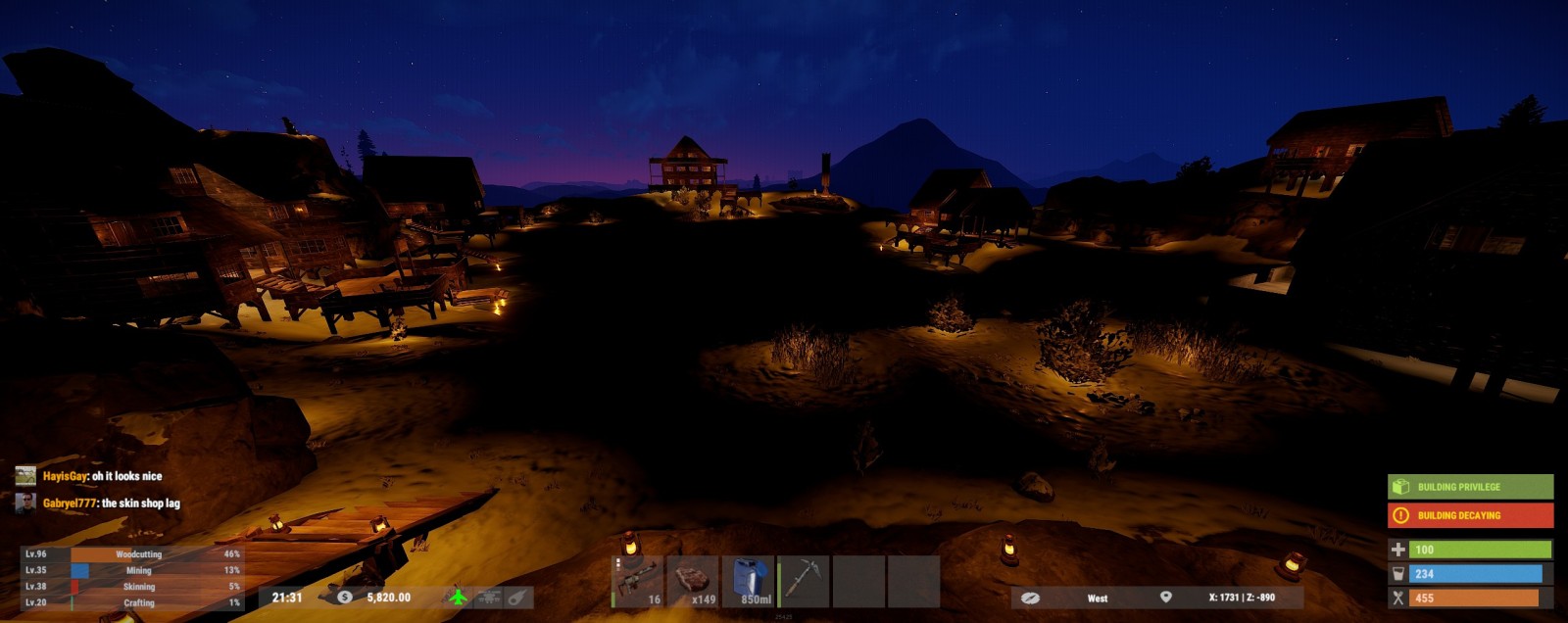The width and height of the screenshot is (1568, 623).
Task: Click the Building Privilege status banner
Action: coord(1470,487)
